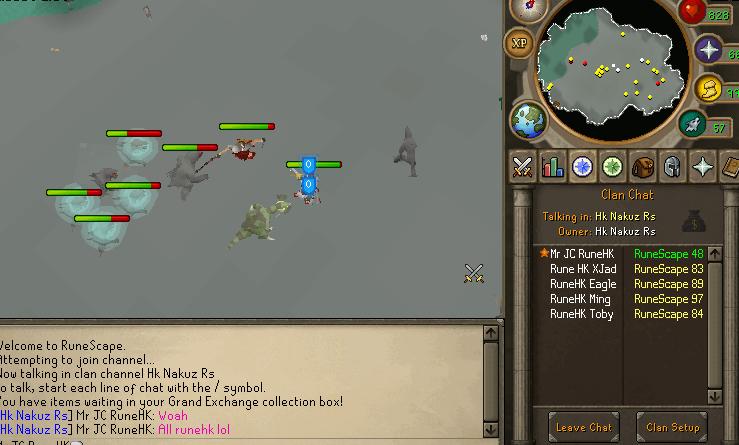This screenshot has width=739, height=445.
Task: Pick RuneHK Ming in the clan list
Action: pos(580,299)
